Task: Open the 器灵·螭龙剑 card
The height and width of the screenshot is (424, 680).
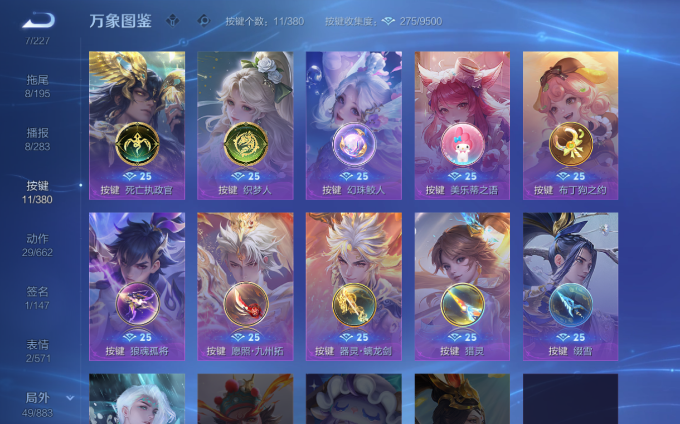Action: [x=353, y=285]
